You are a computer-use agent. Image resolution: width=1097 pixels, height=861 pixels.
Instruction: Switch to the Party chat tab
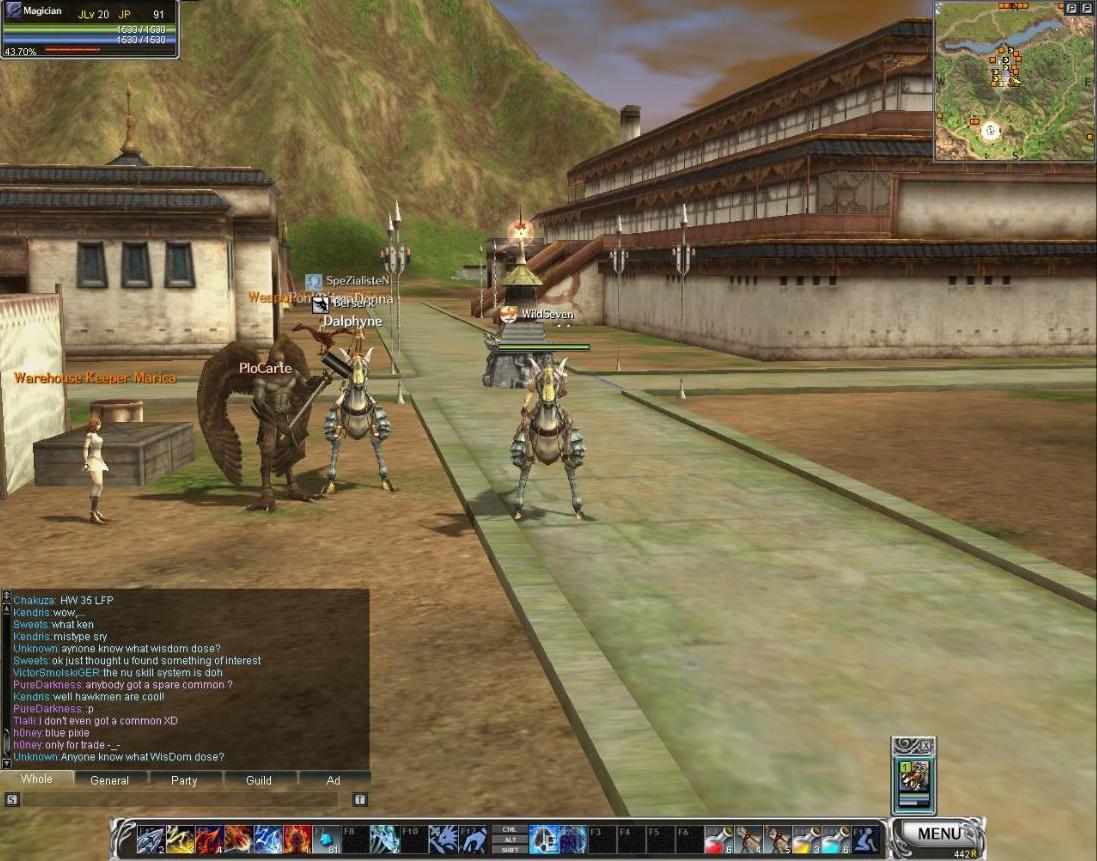[184, 780]
